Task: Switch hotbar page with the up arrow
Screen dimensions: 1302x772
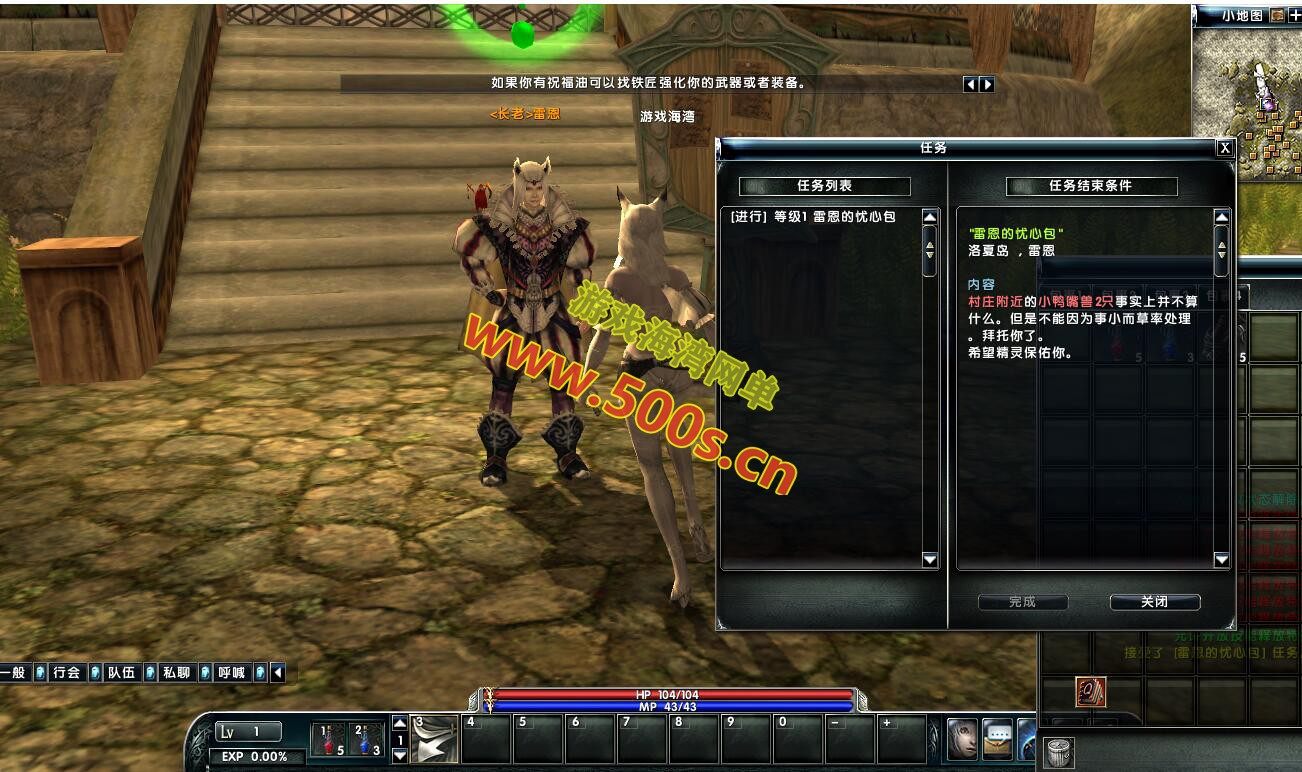Action: click(400, 723)
